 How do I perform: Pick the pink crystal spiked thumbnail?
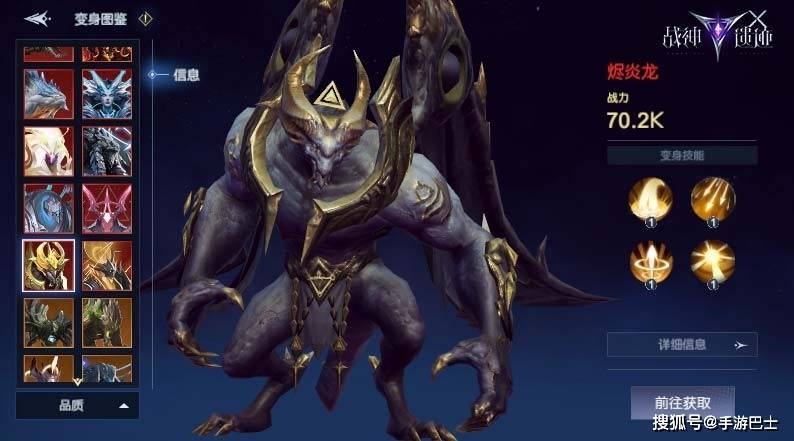click(106, 208)
